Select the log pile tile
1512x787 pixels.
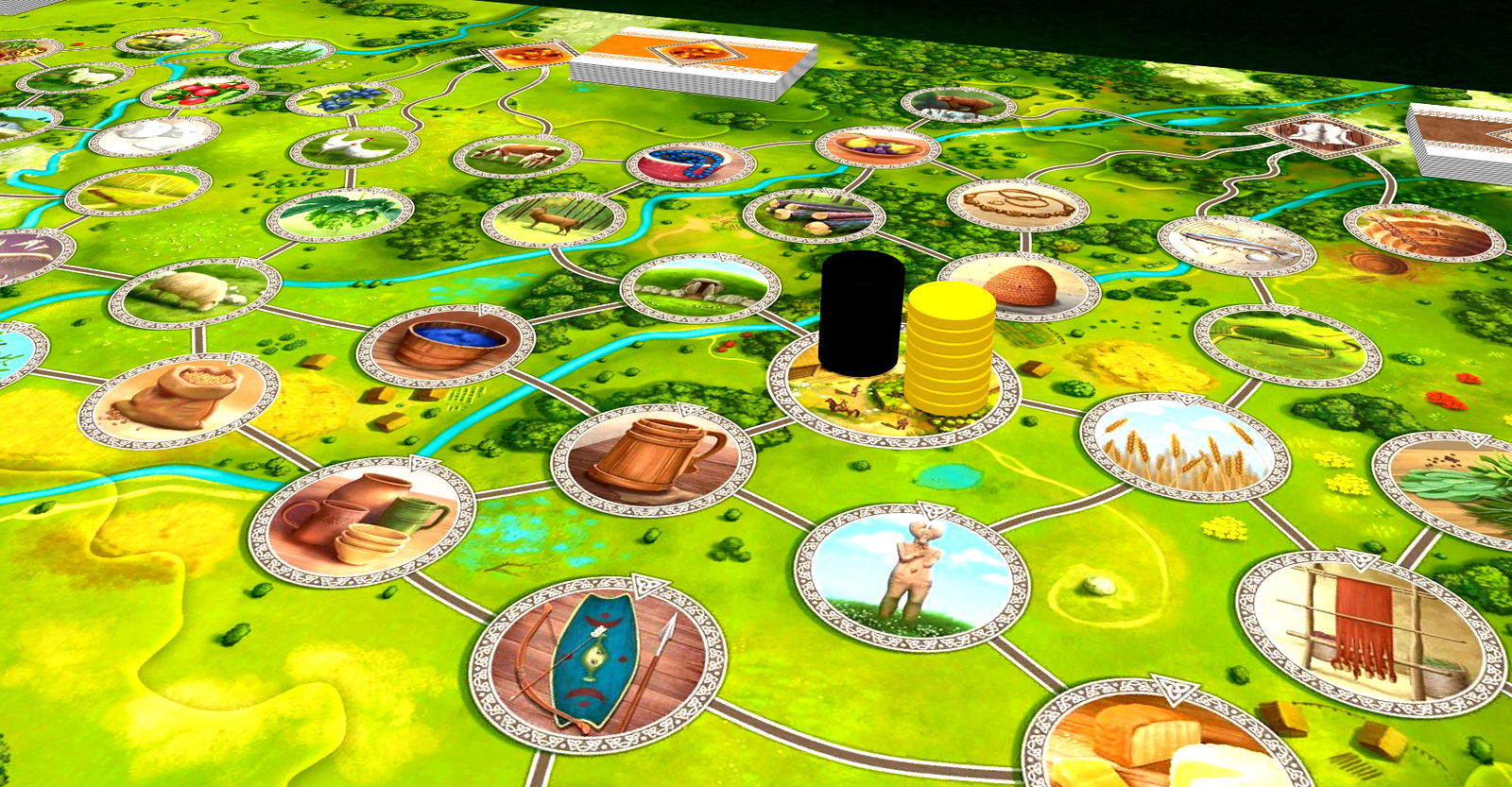813,214
